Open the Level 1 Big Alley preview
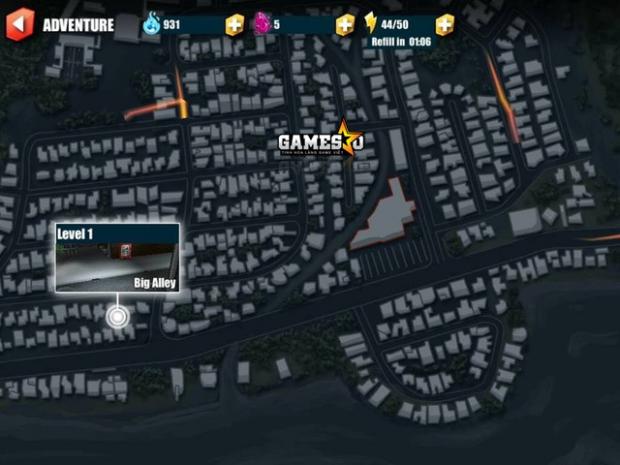 [117, 258]
